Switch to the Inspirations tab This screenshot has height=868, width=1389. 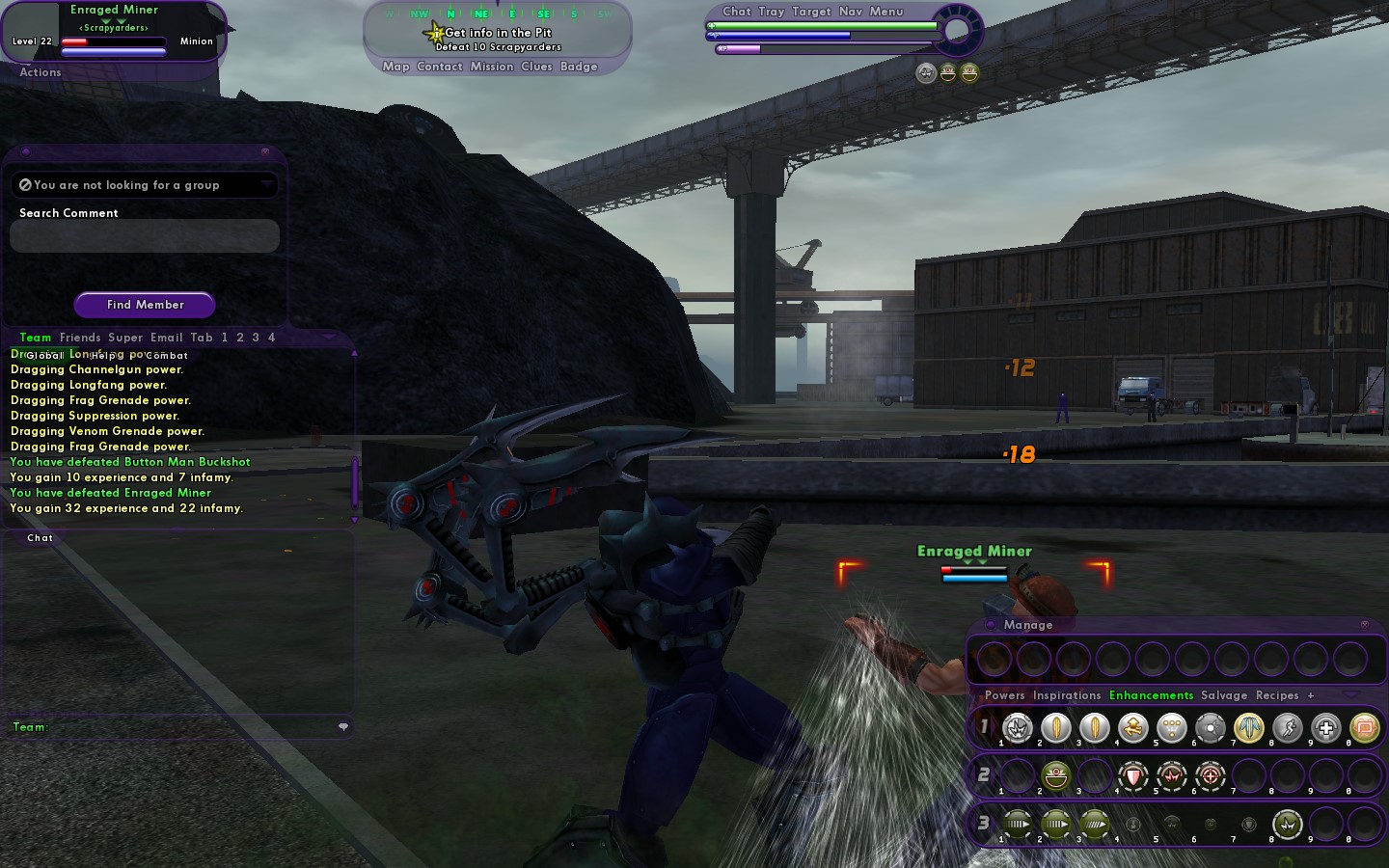point(1067,695)
